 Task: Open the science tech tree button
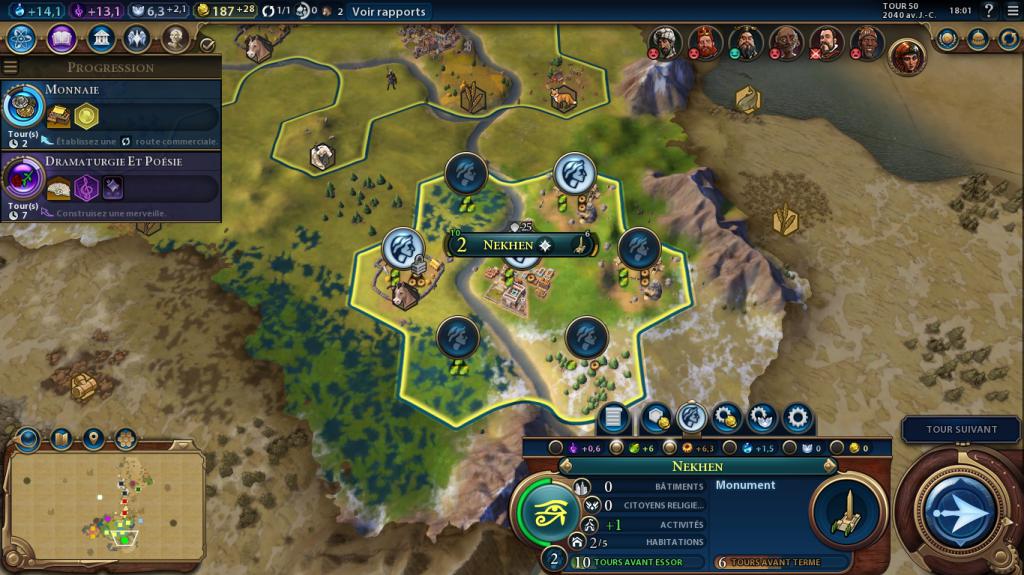22,39
